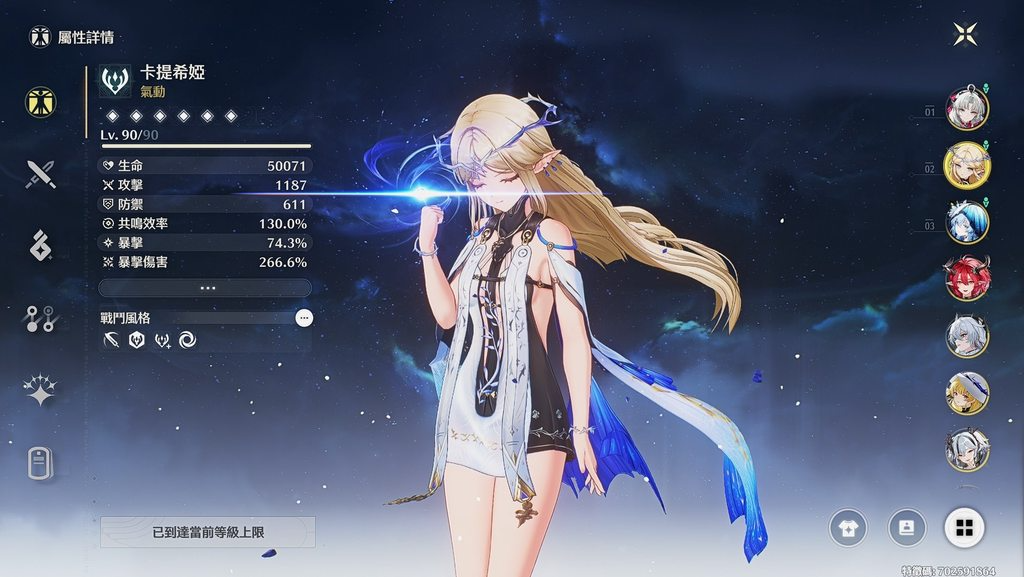Click the character profile card button
1024x577 pixels.
click(x=906, y=528)
